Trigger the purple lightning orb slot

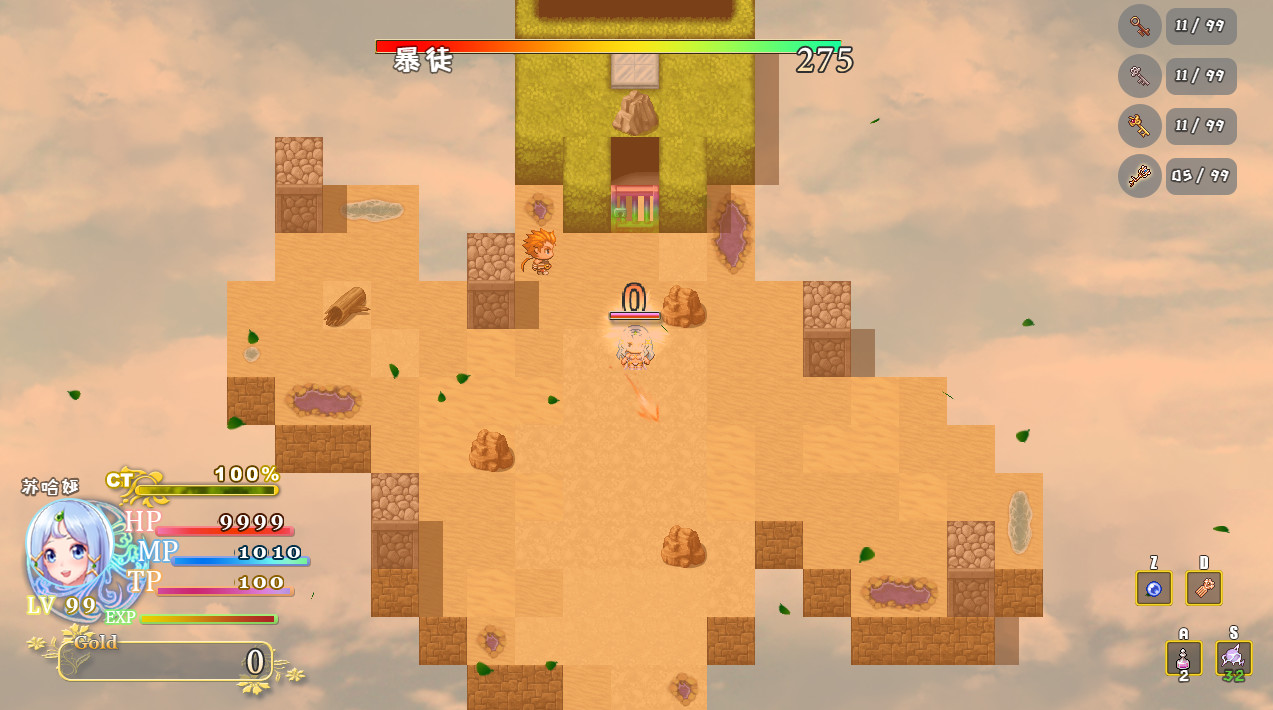click(x=1233, y=658)
